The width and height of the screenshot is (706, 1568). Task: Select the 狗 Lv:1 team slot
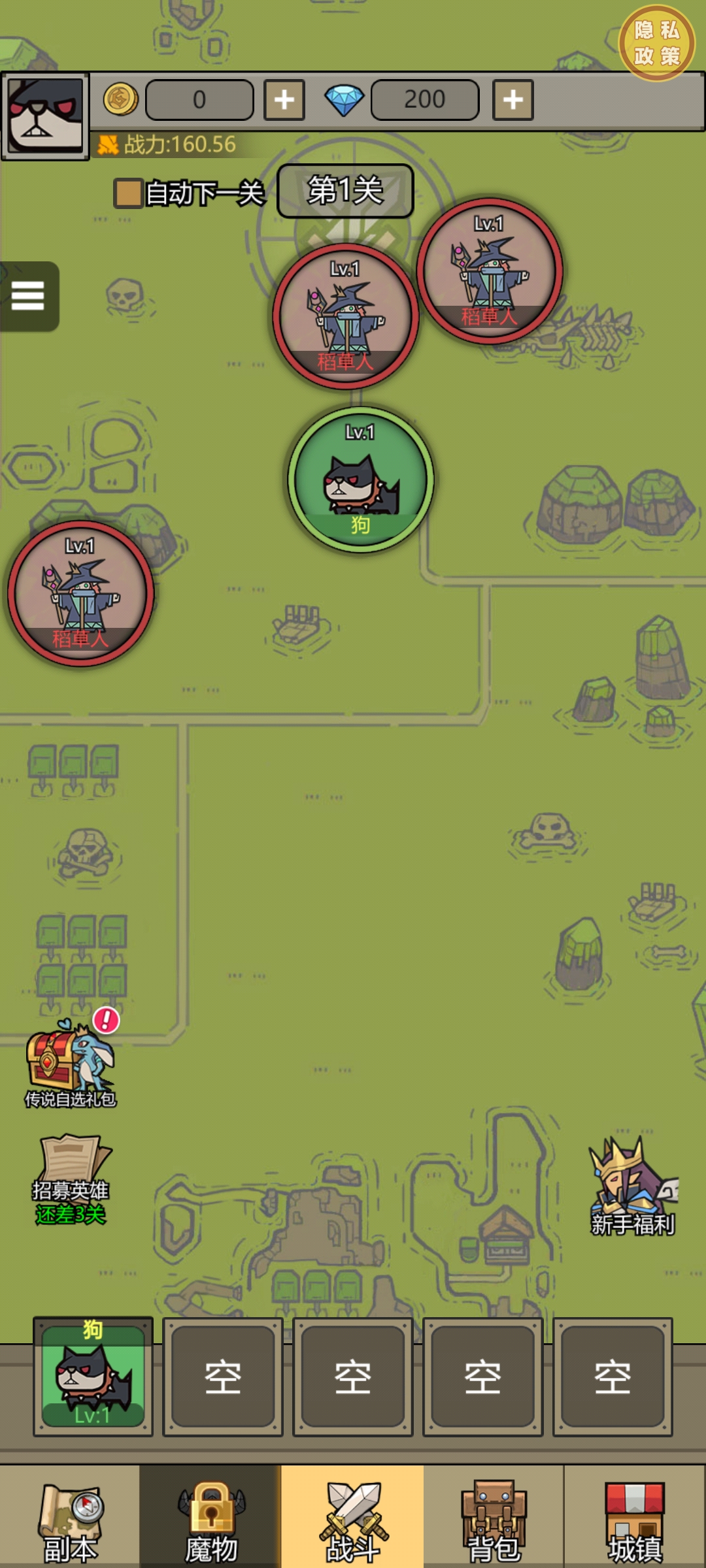click(93, 1377)
